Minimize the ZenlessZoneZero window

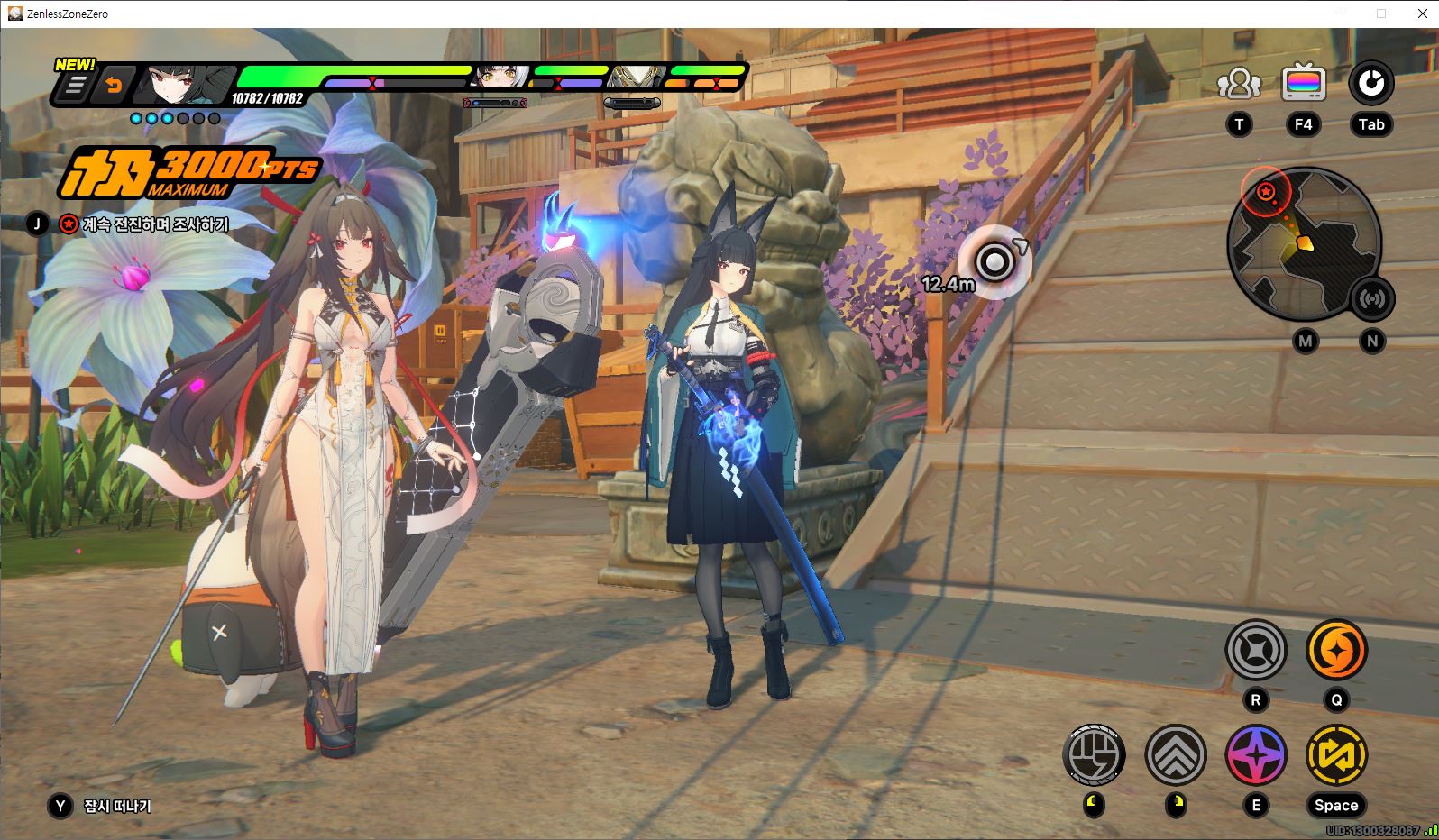tap(1340, 14)
